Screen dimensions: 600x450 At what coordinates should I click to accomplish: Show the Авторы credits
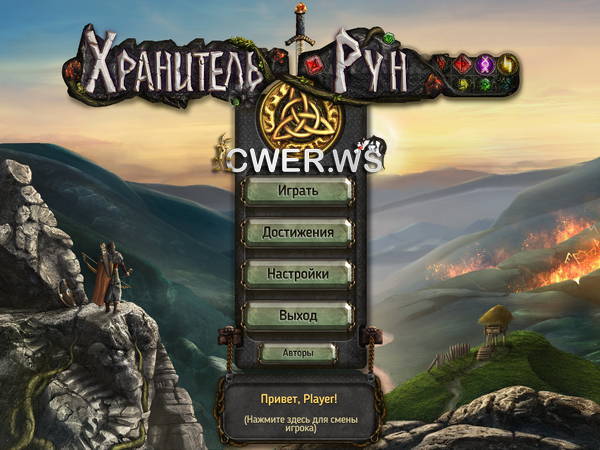pyautogui.click(x=298, y=353)
